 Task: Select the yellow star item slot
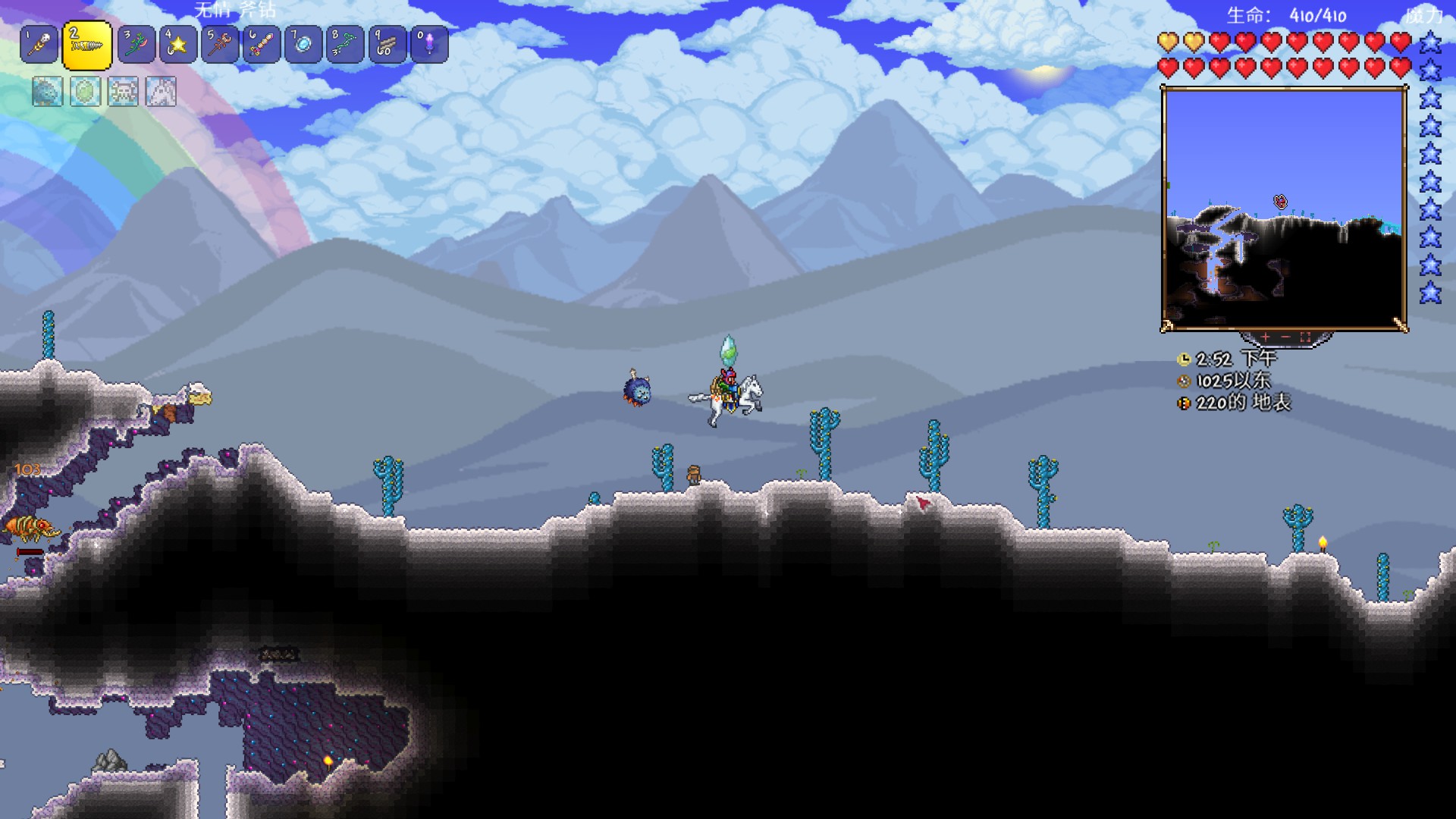(178, 45)
